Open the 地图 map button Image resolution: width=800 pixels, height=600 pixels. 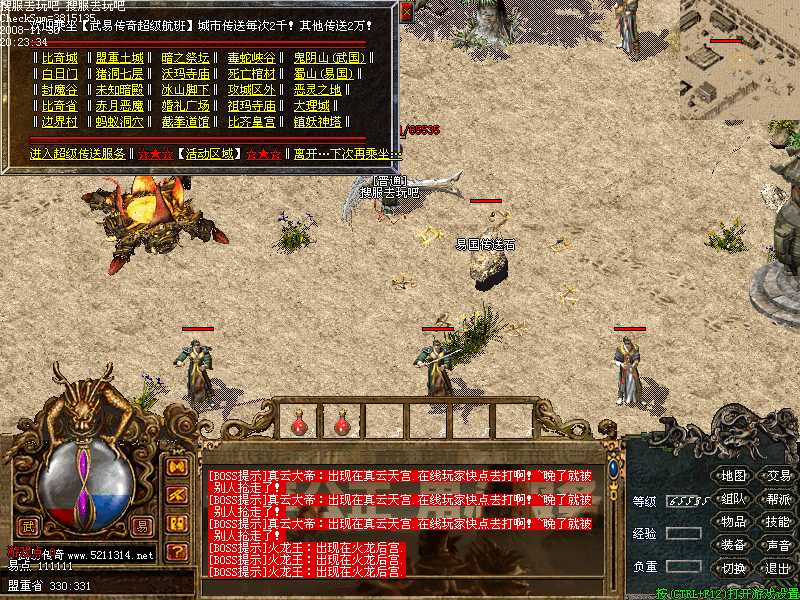(733, 475)
